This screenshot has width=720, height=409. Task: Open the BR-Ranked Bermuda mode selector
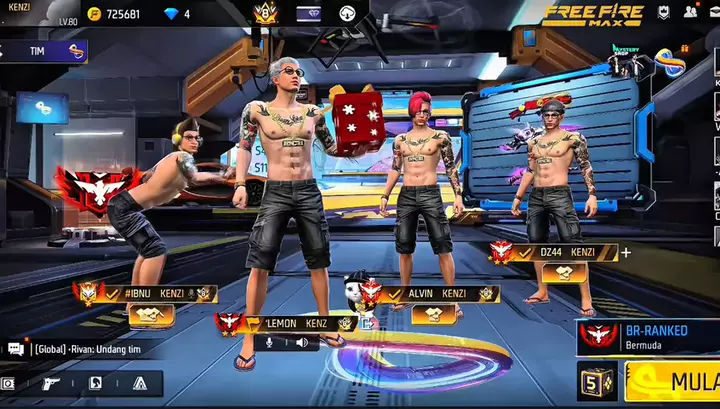tap(648, 337)
